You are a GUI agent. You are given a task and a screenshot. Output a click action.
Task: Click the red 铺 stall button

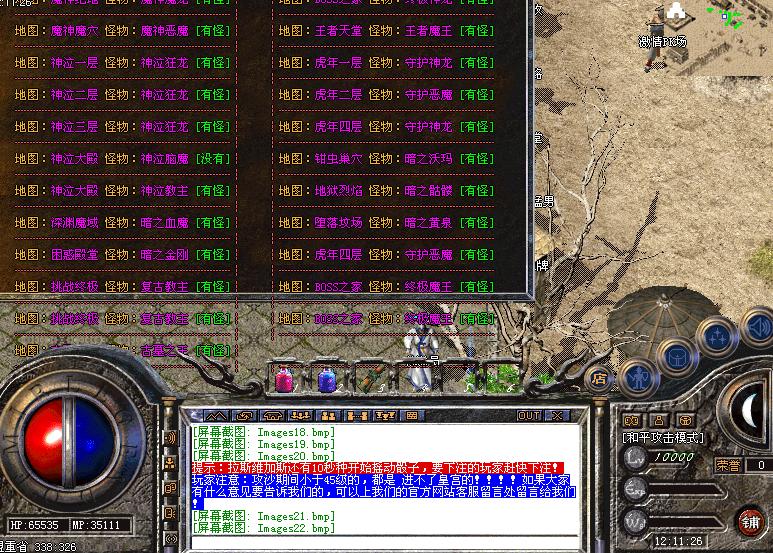pyautogui.click(x=749, y=520)
